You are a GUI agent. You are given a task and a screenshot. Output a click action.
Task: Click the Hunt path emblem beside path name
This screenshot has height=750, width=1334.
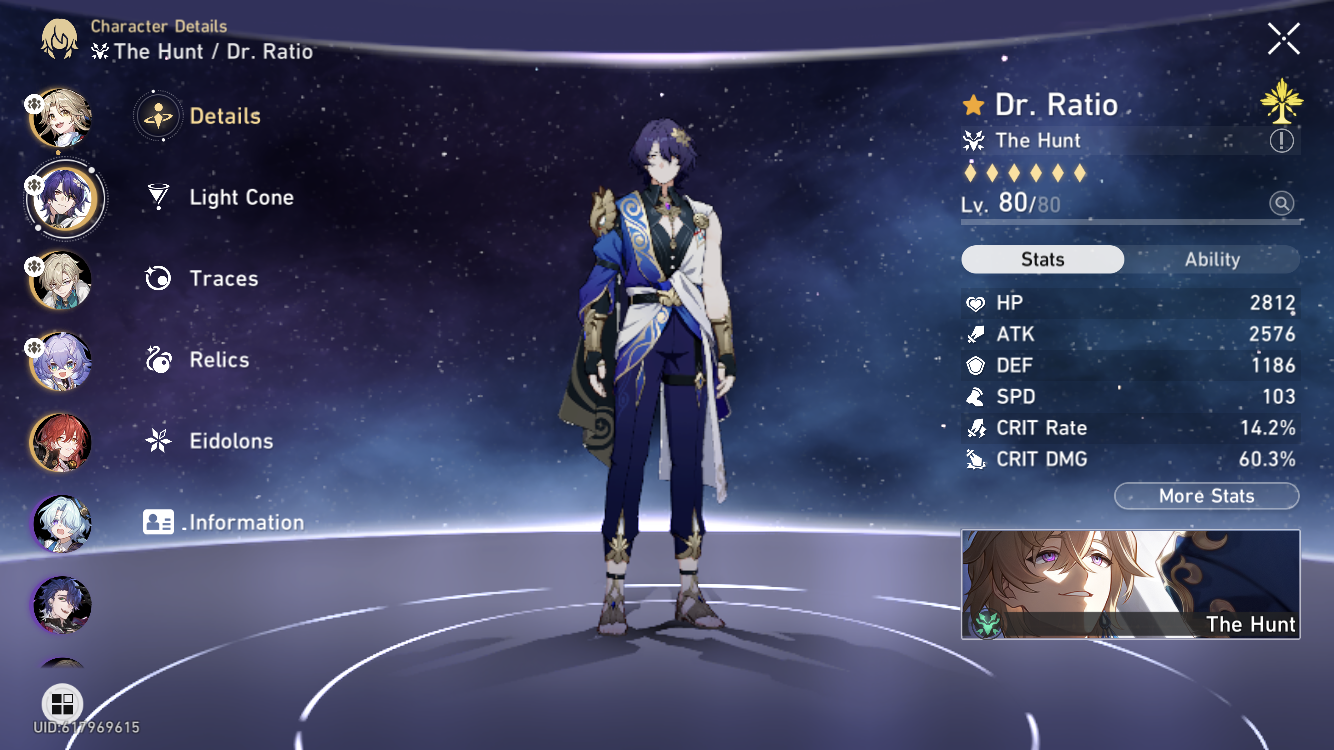tap(973, 141)
